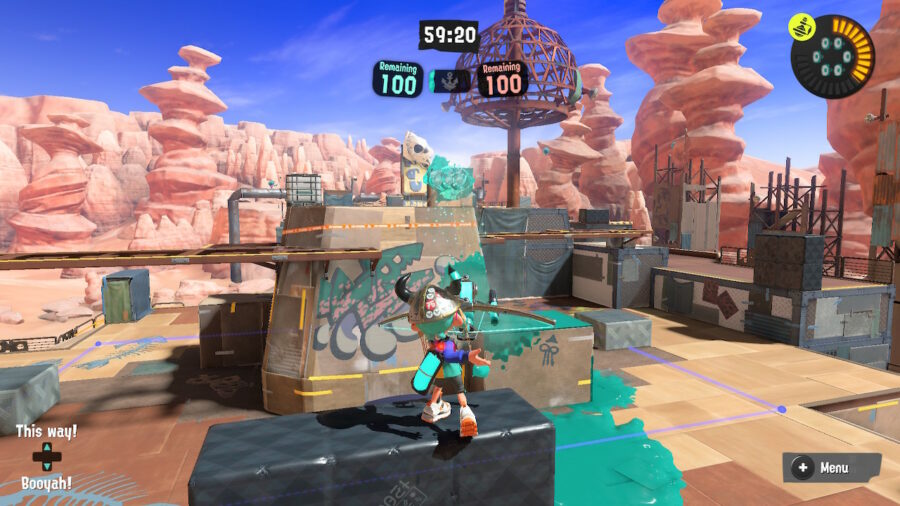This screenshot has width=900, height=506.
Task: Choose the "This way!" signal
Action: coord(46,432)
